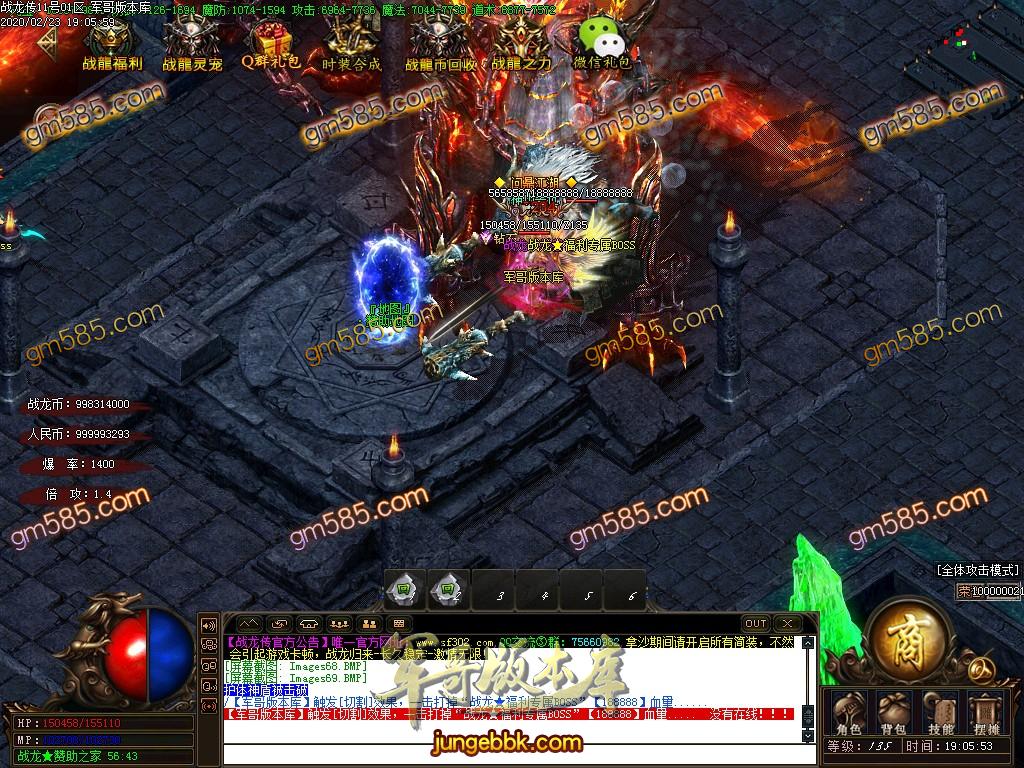Screen dimensions: 1024x768
Task: Click the OUT button on chat bar
Action: [756, 624]
